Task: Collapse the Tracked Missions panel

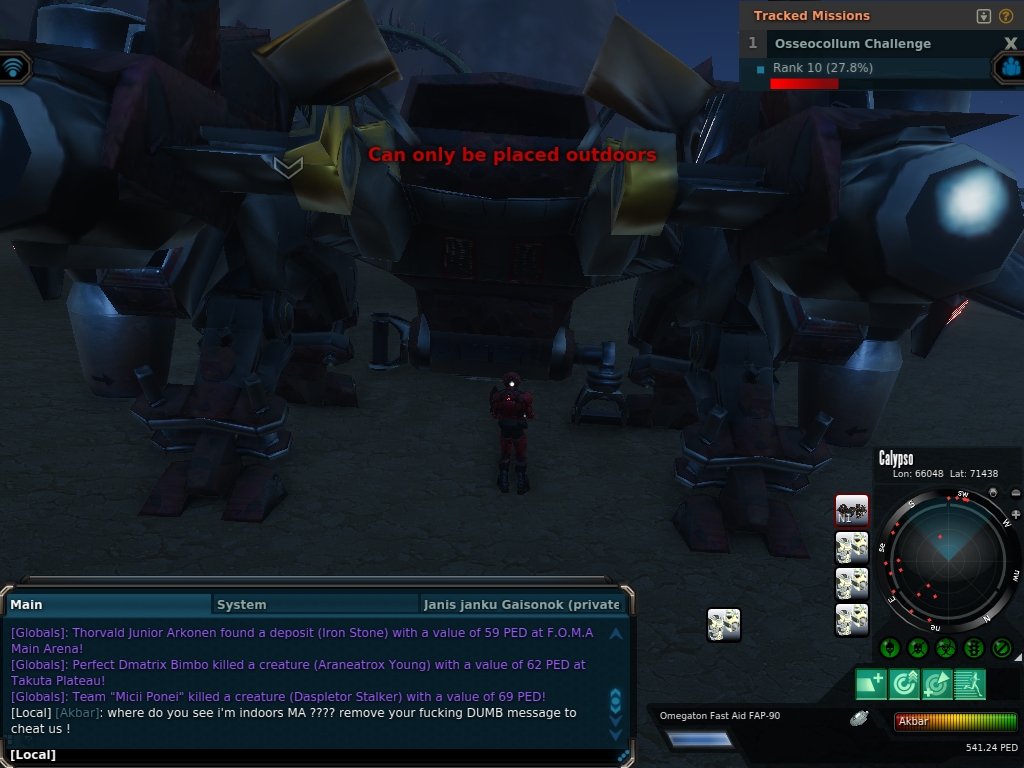Action: tap(984, 16)
